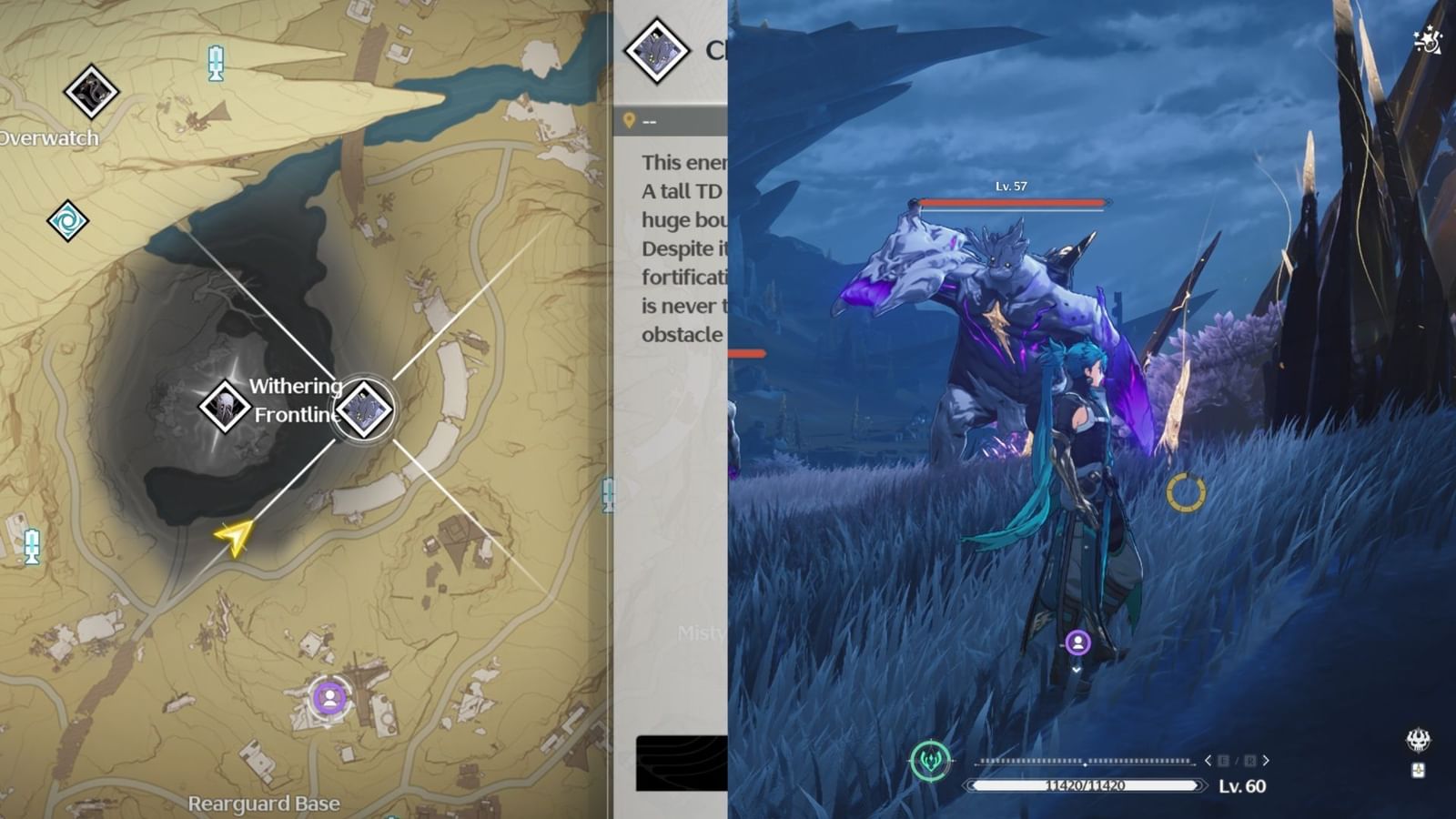
Task: Click the right chevron beside the R skill slot
Action: point(1266,761)
